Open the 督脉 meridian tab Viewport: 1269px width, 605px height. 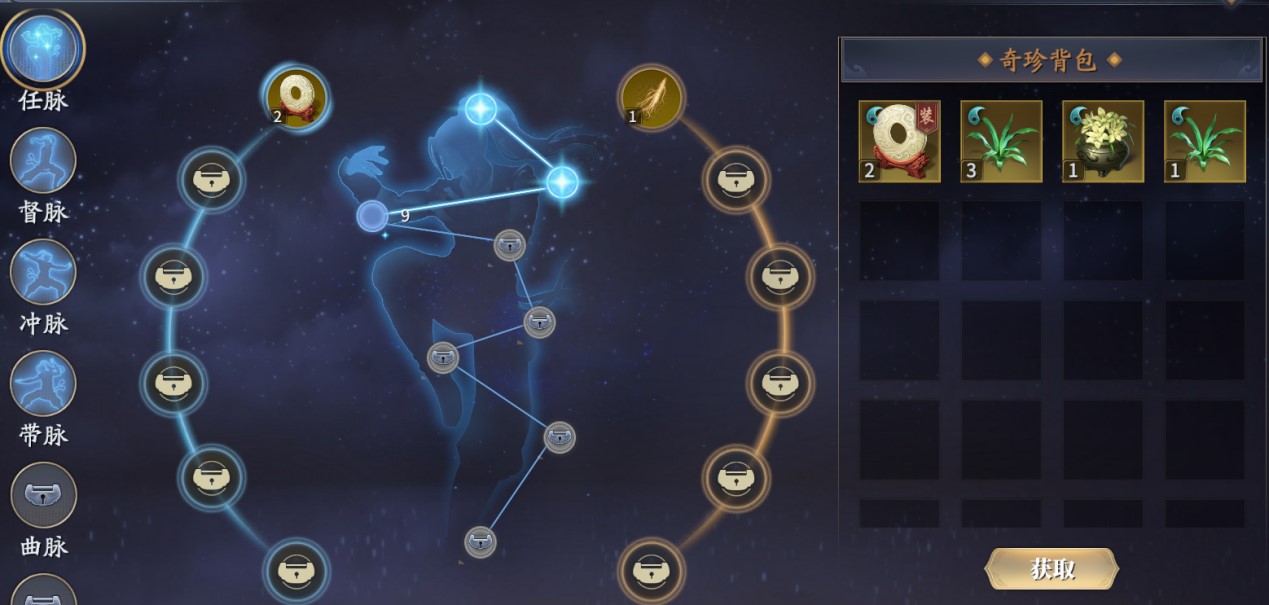click(43, 161)
